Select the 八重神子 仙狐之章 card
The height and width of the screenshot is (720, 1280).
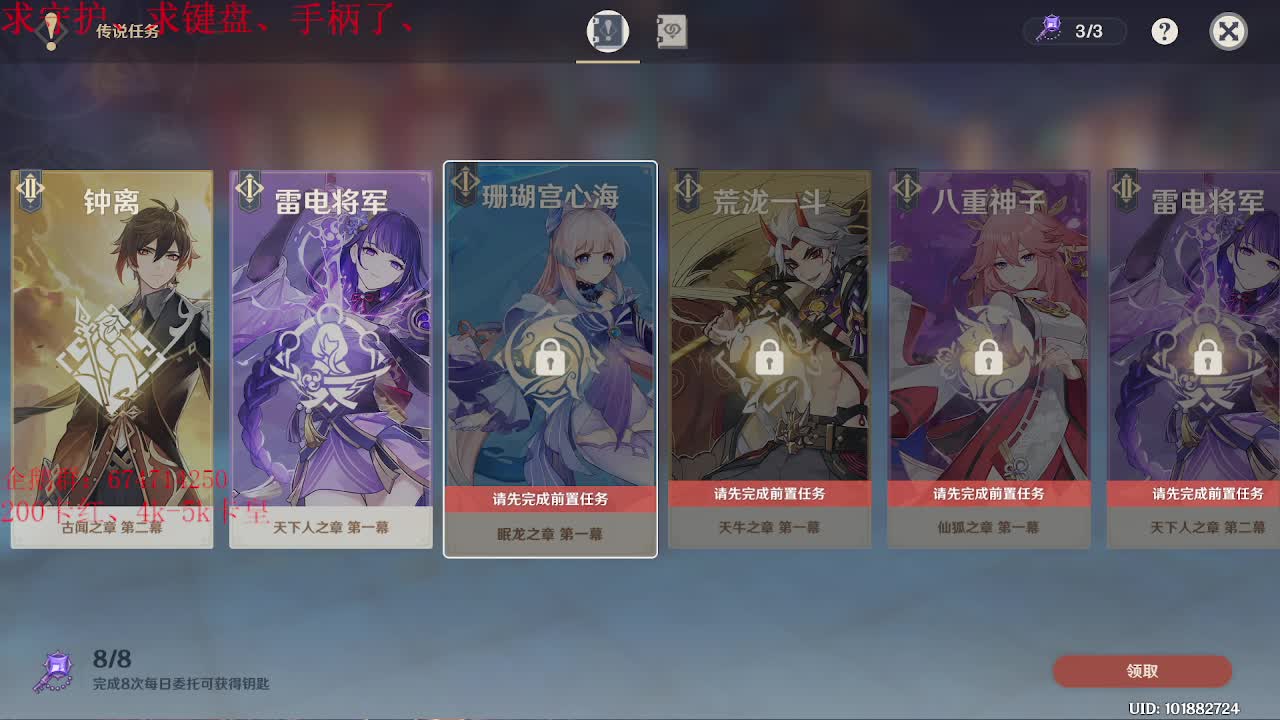tap(987, 300)
